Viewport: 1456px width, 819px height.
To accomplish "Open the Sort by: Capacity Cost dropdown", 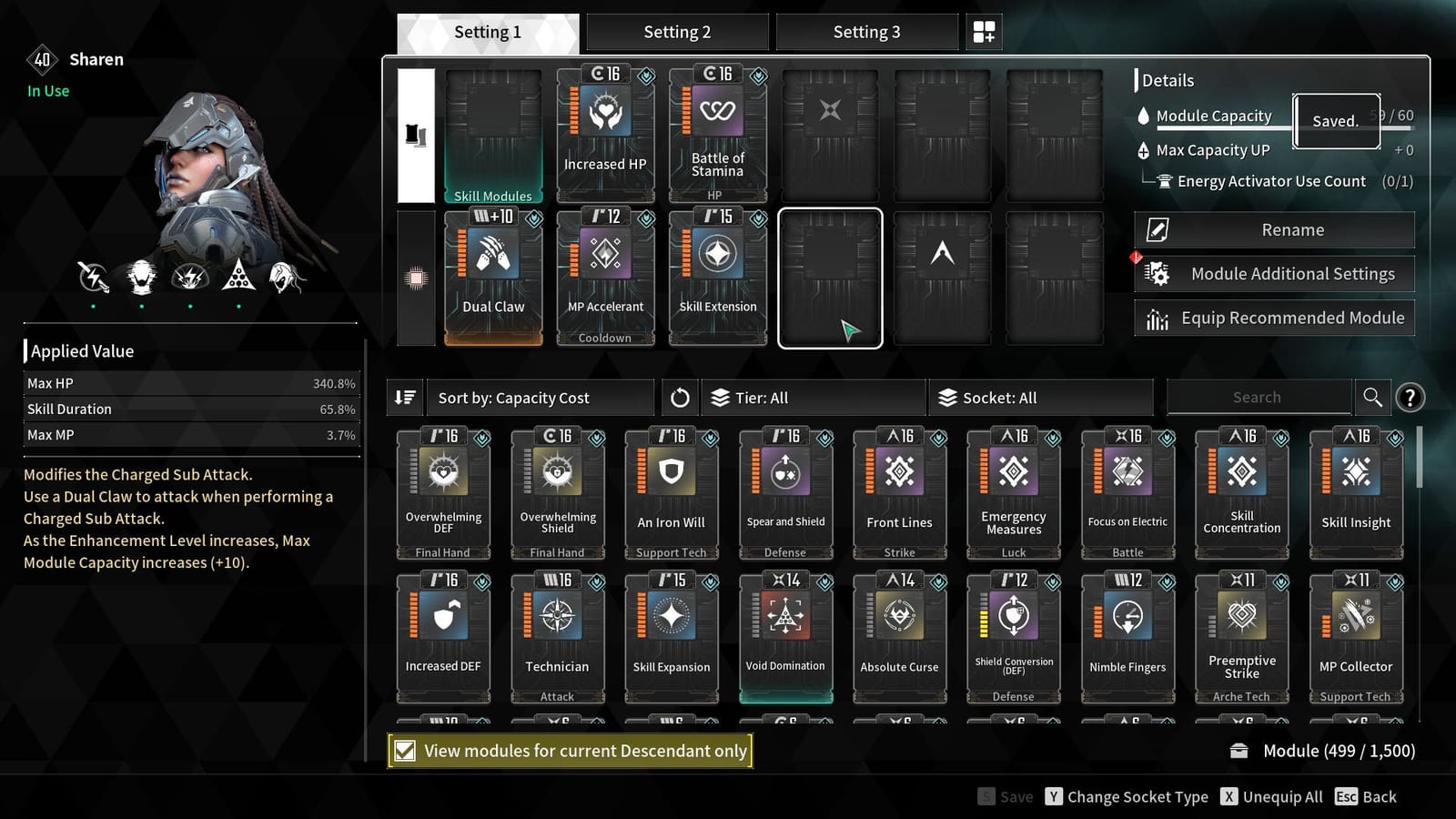I will click(x=539, y=397).
